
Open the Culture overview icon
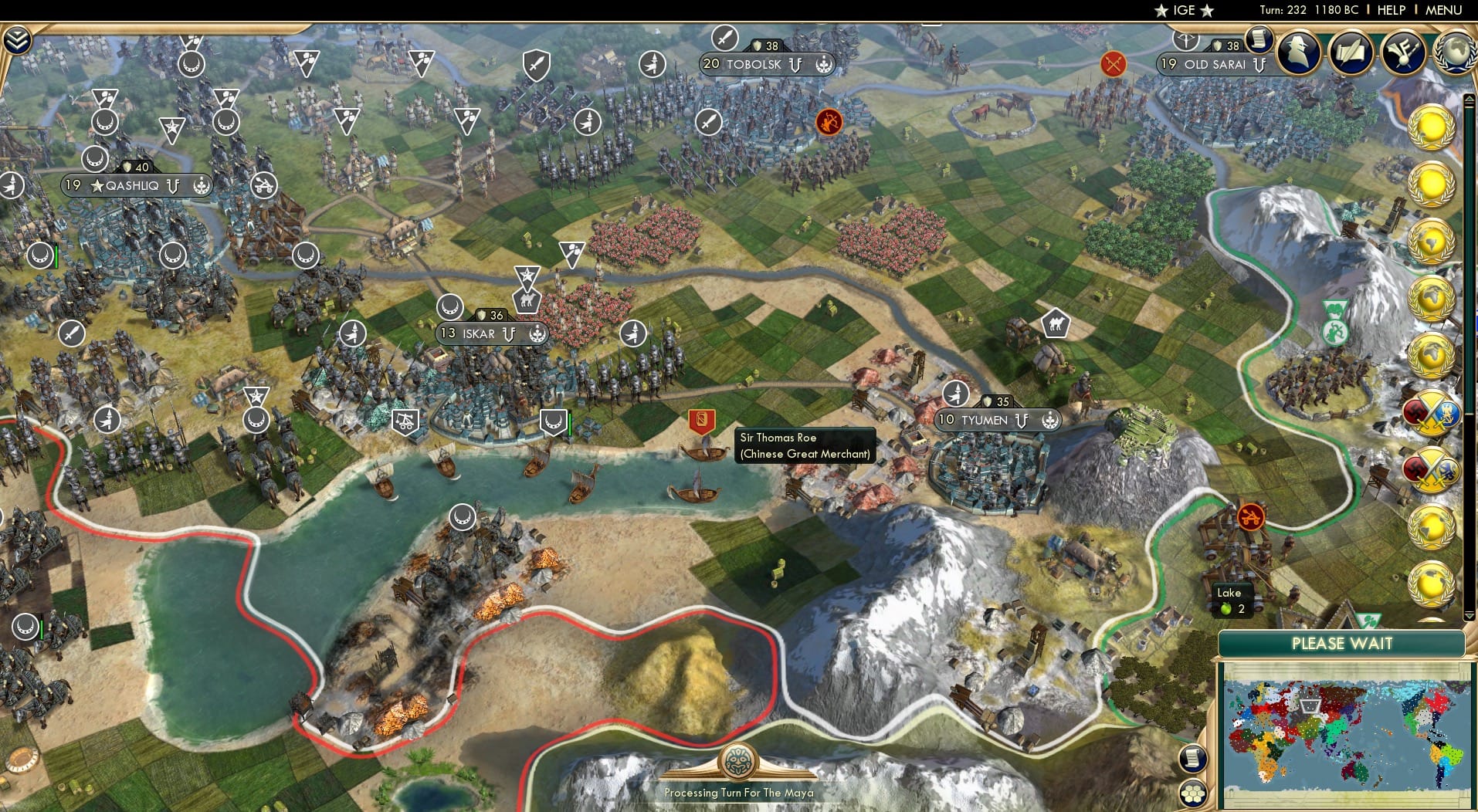(x=1406, y=53)
